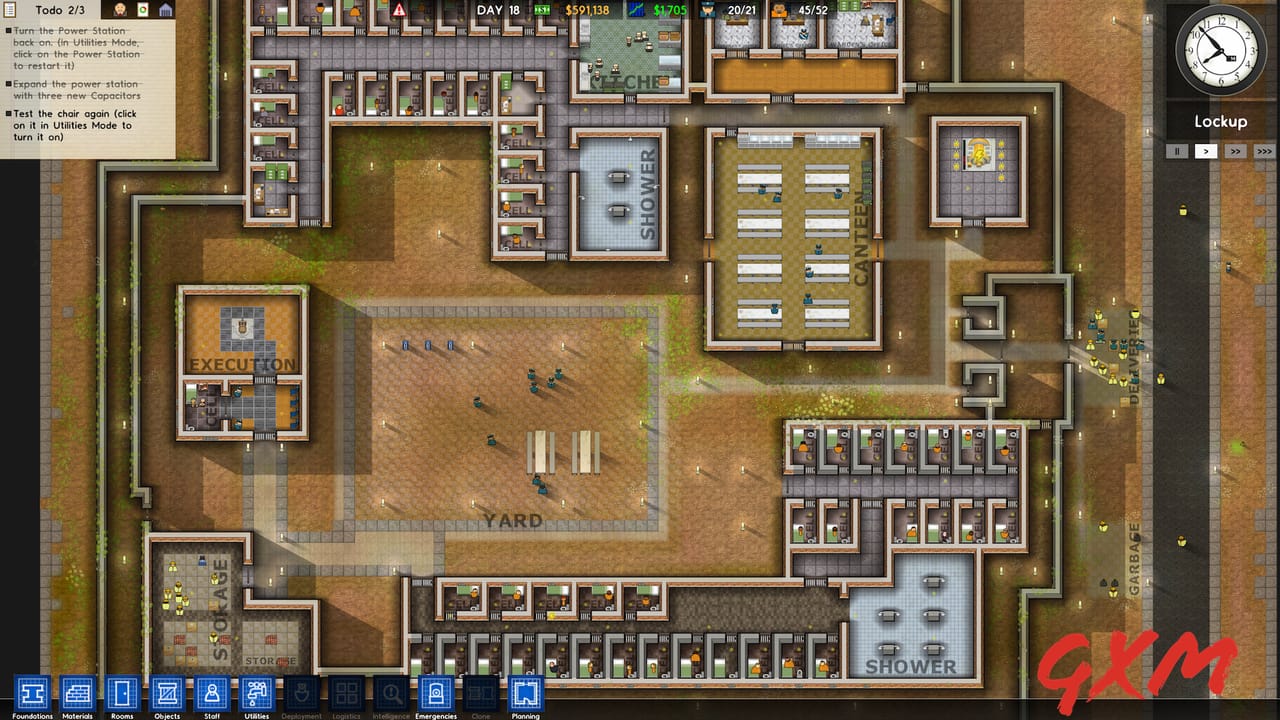Image resolution: width=1280 pixels, height=720 pixels.
Task: Open the Logistics tab
Action: (346, 693)
